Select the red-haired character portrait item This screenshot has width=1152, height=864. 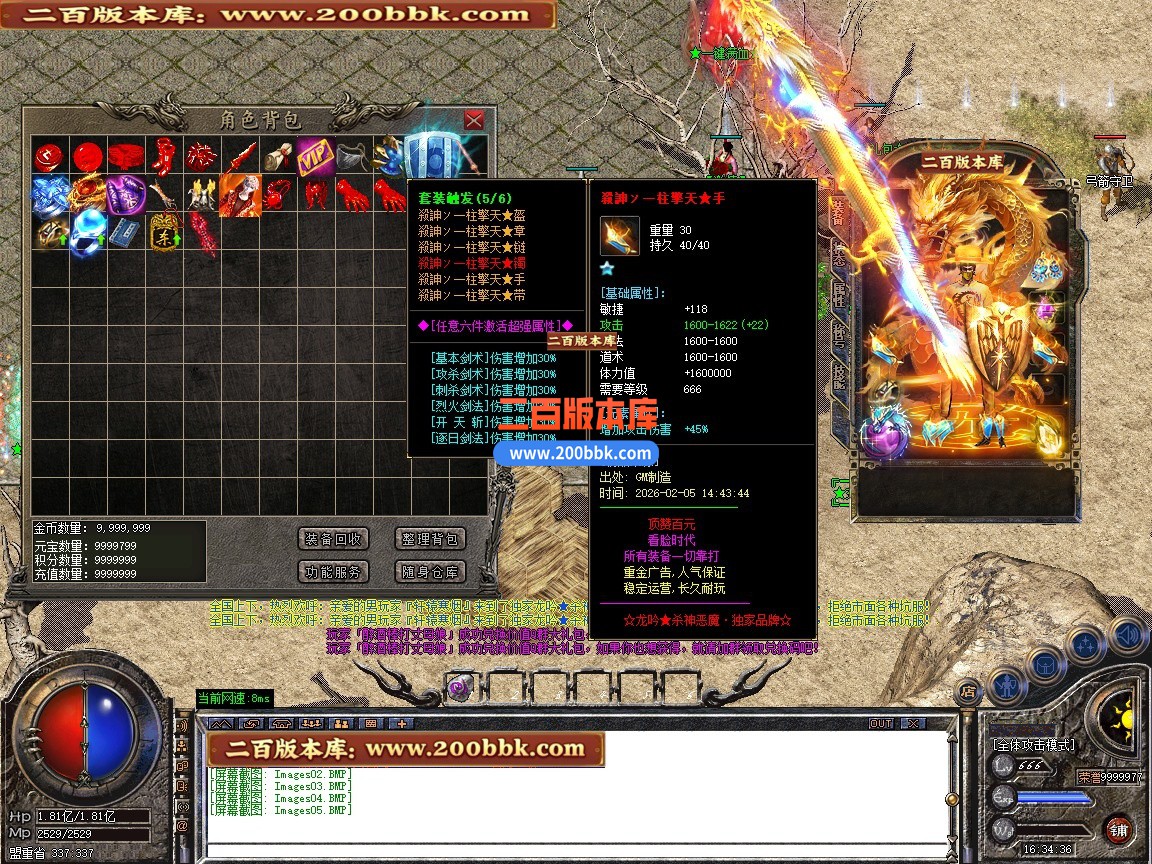[x=240, y=193]
